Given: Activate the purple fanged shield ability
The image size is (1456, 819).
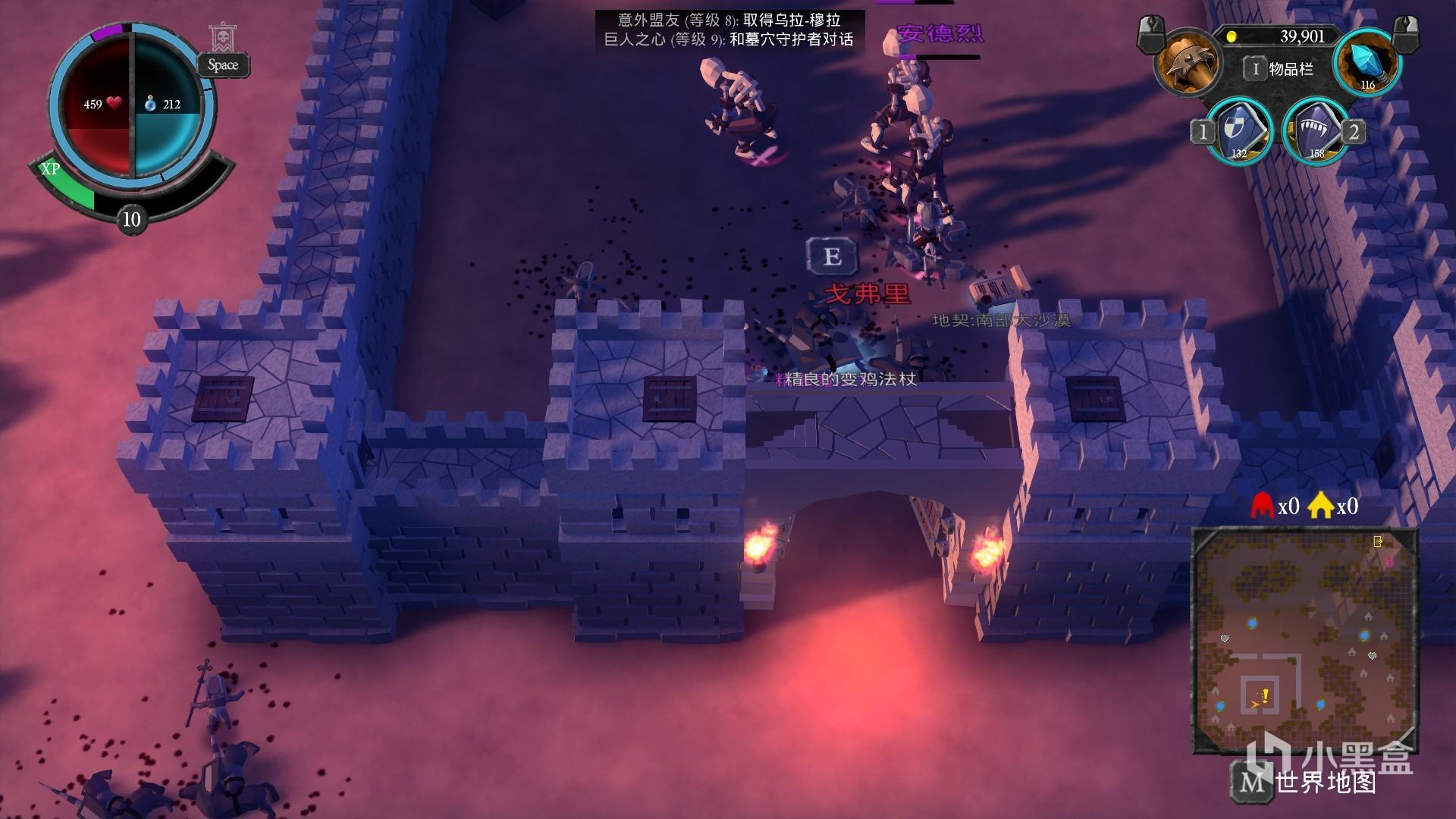Looking at the screenshot, I should tap(1316, 131).
